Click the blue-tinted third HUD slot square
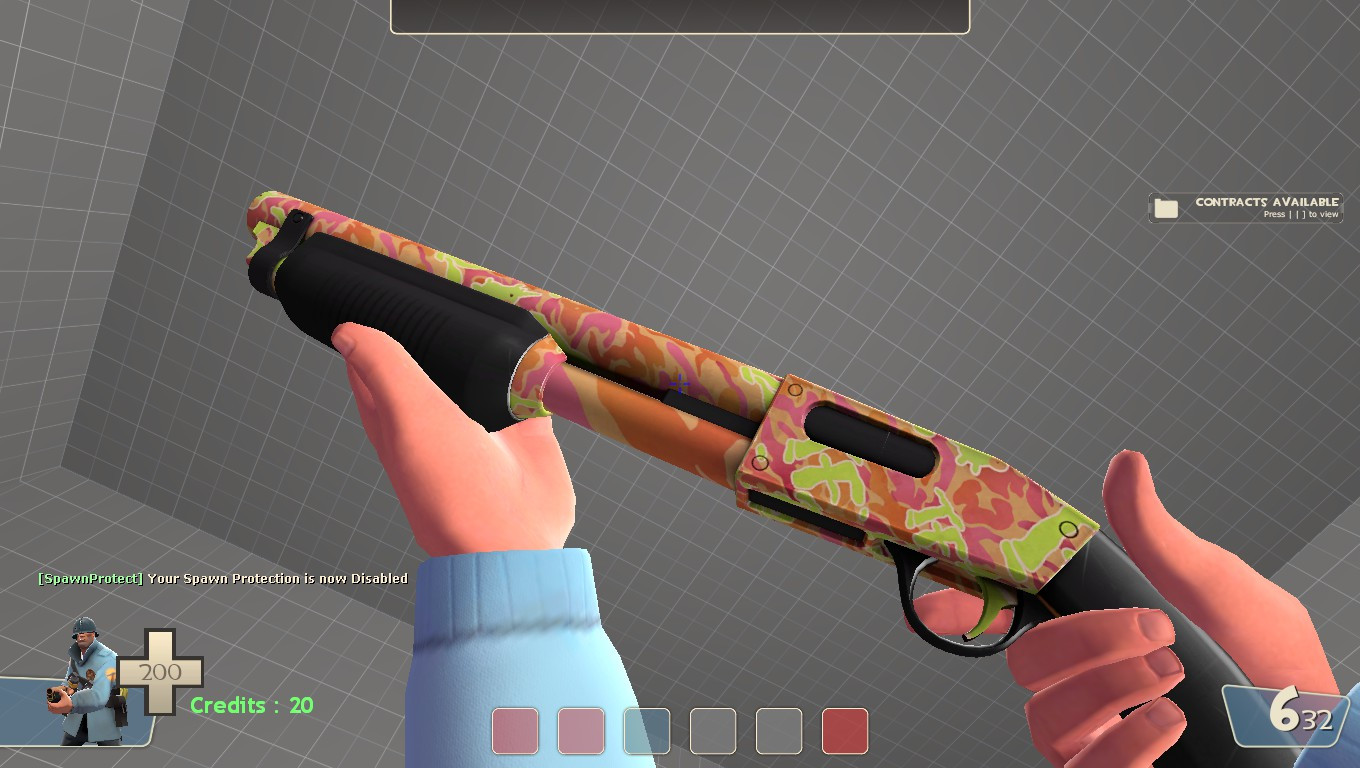 click(646, 731)
